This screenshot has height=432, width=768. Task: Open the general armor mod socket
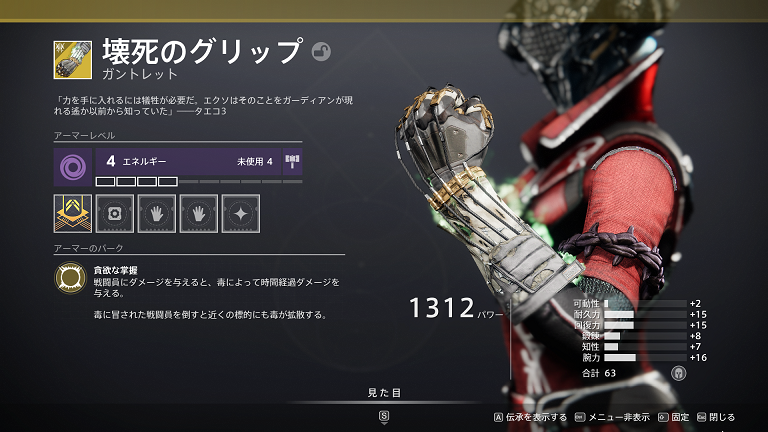click(114, 214)
